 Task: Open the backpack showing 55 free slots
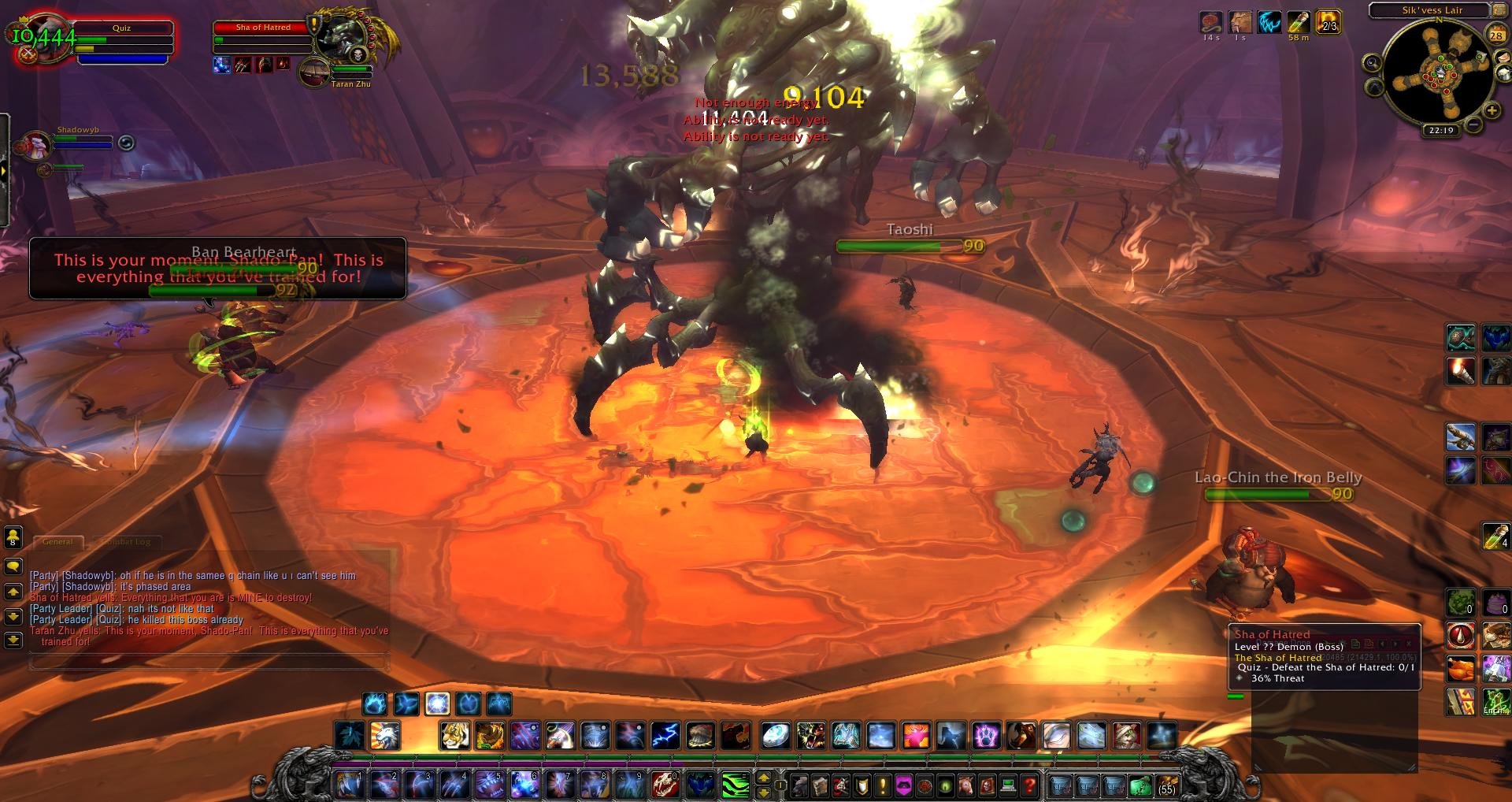[1166, 785]
